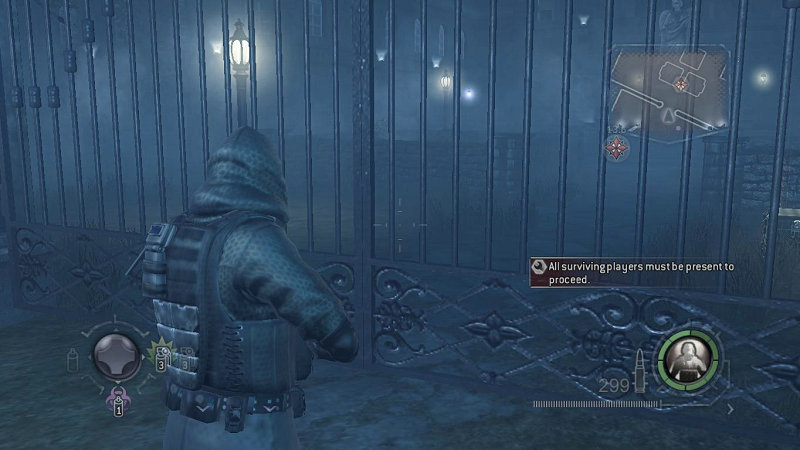Click the circular item selector wheel
The height and width of the screenshot is (450, 800).
[114, 355]
